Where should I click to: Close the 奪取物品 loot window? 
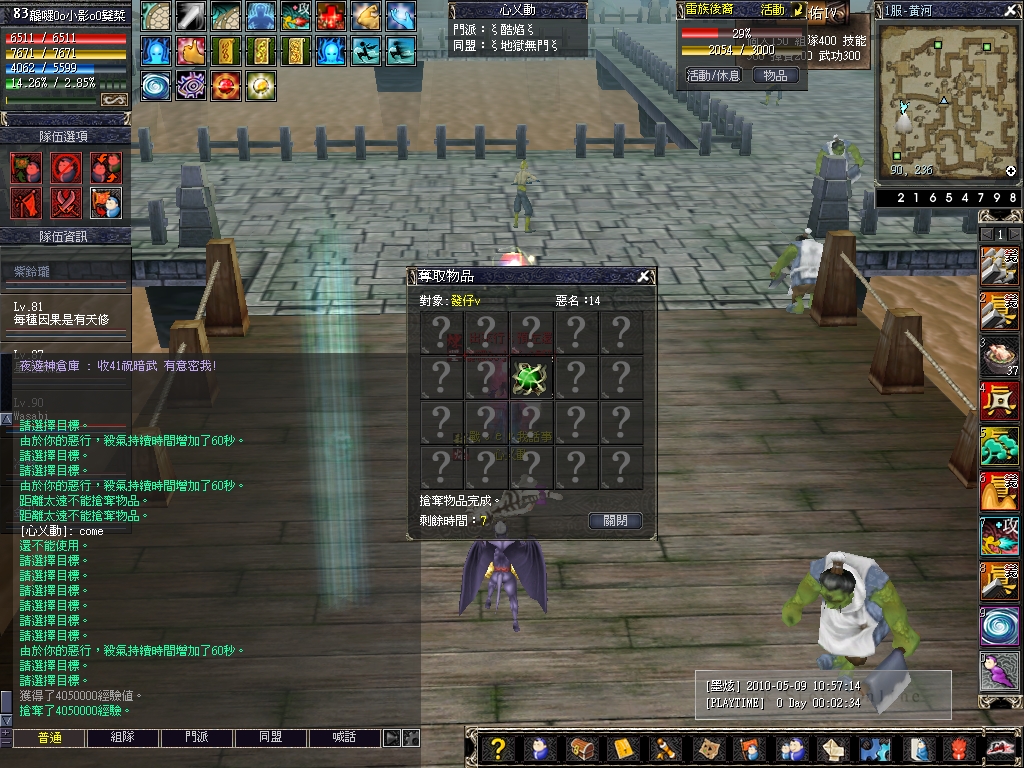click(644, 277)
